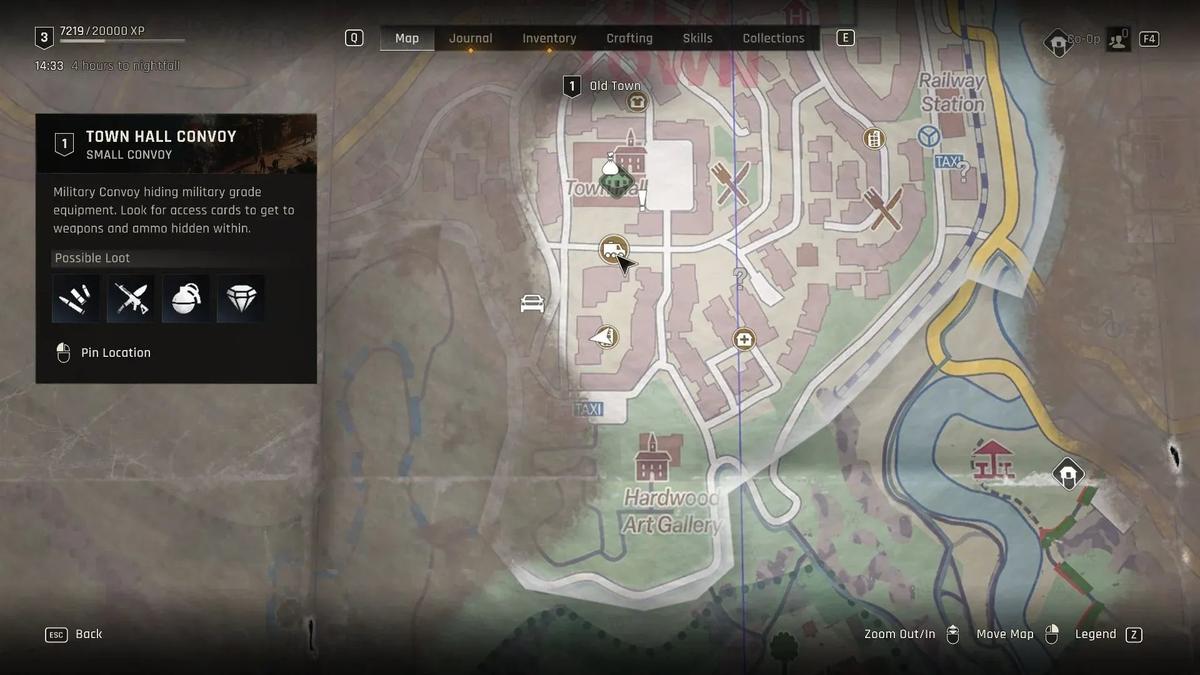The height and width of the screenshot is (675, 1200).
Task: Click the safe house marker by the river
Action: (1068, 472)
